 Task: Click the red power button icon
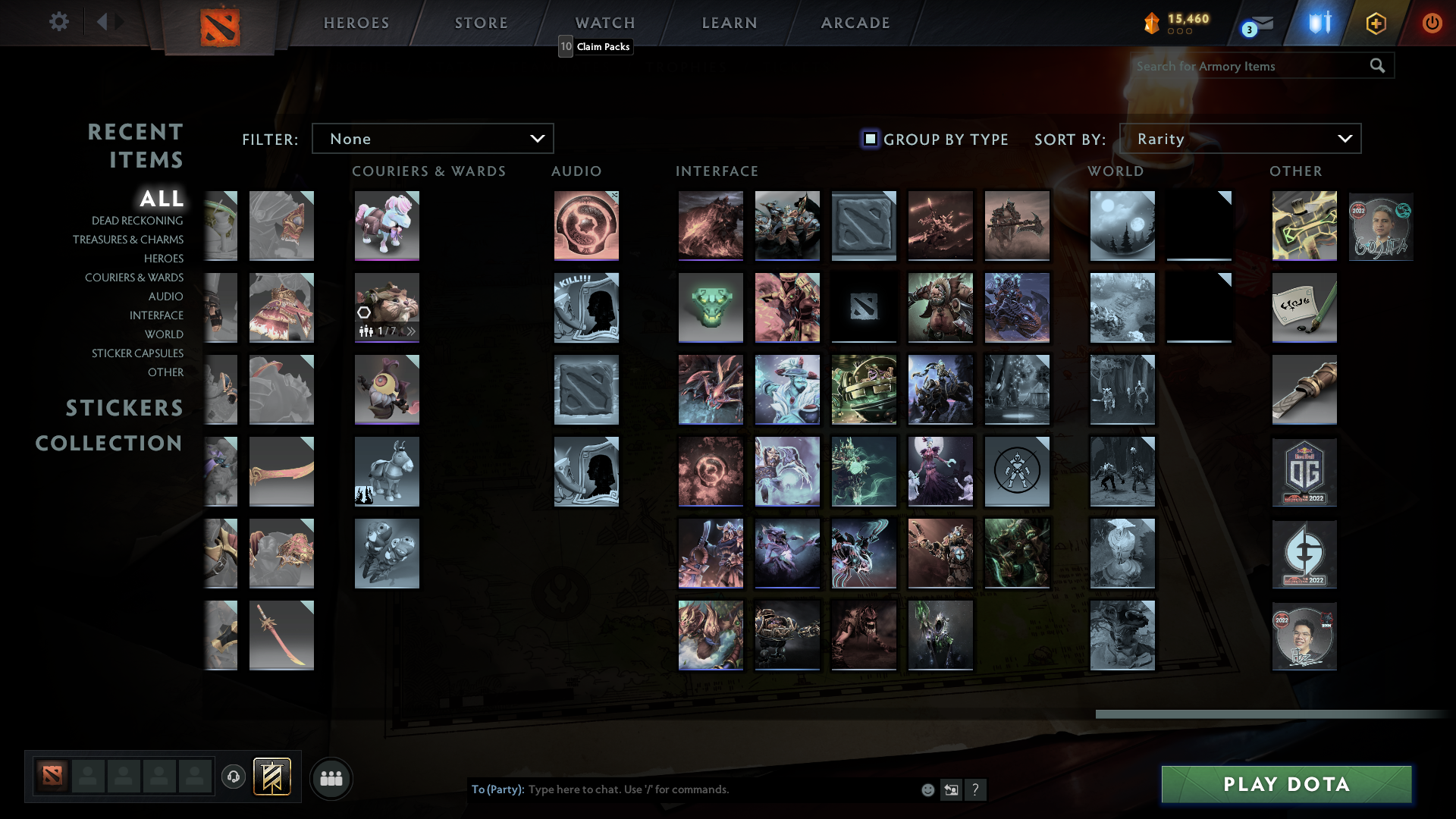1432,23
